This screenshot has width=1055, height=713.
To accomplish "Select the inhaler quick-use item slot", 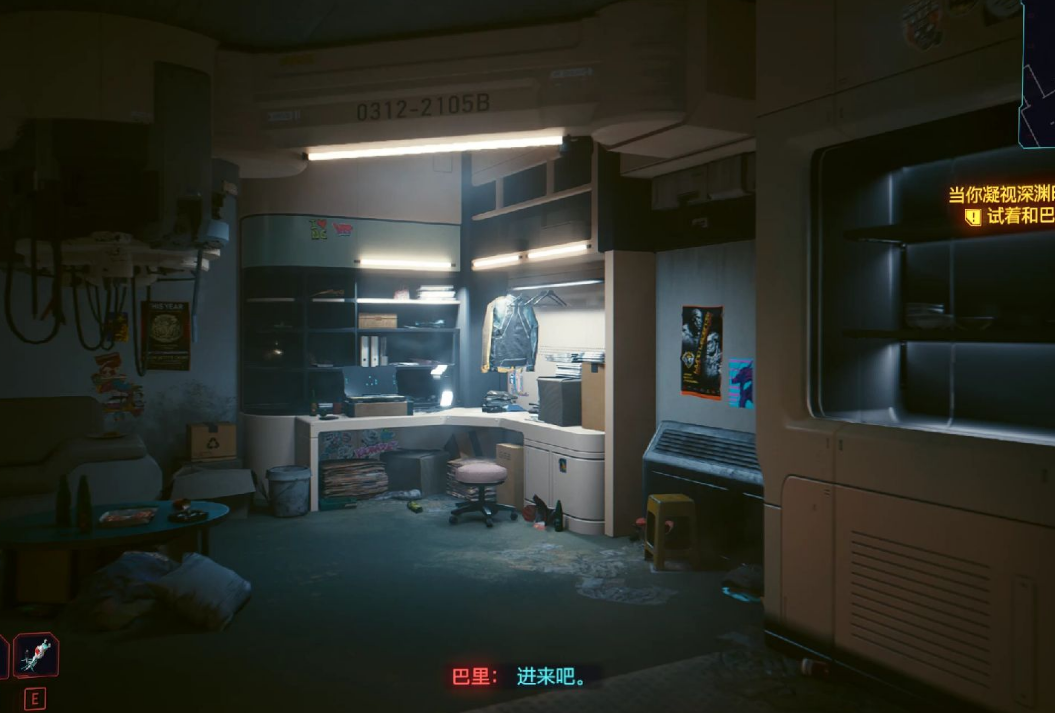I will [x=36, y=656].
